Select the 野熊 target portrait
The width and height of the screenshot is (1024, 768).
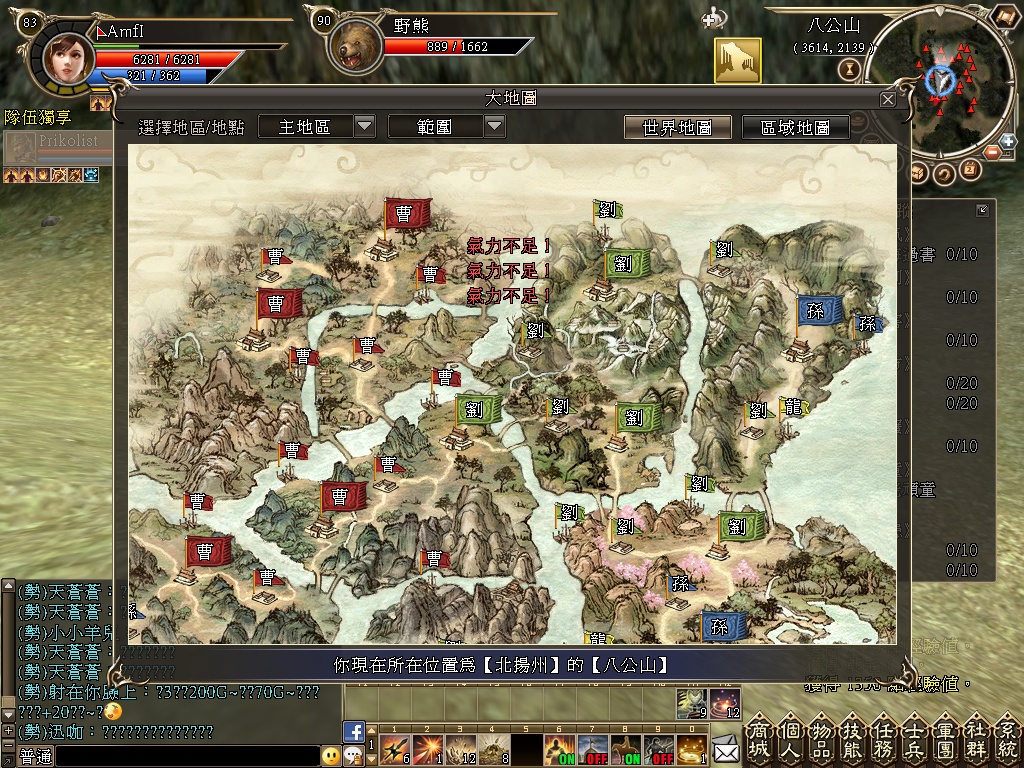[x=351, y=47]
